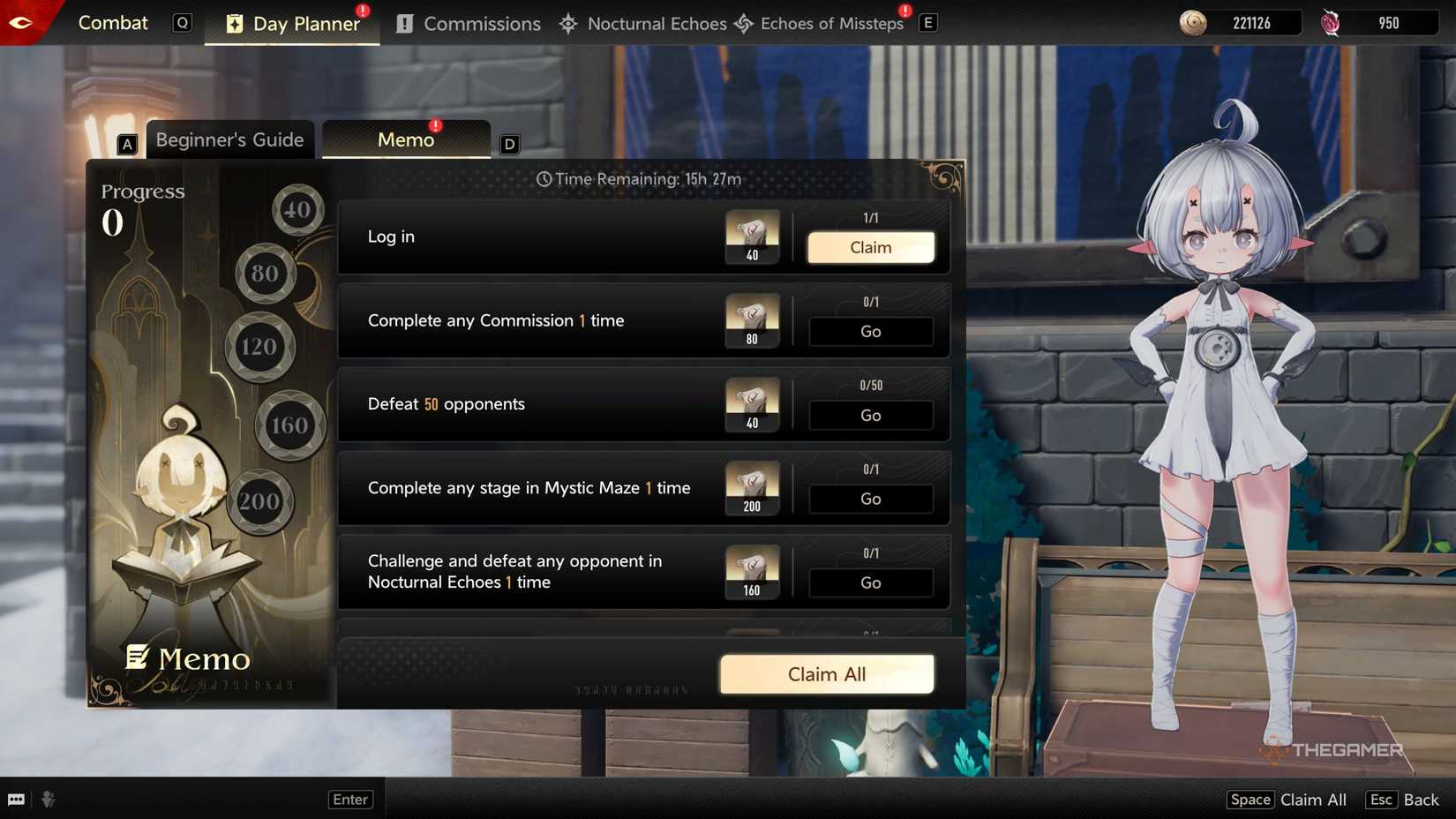
Task: Select the Memo tab with notification badge
Action: (x=405, y=139)
